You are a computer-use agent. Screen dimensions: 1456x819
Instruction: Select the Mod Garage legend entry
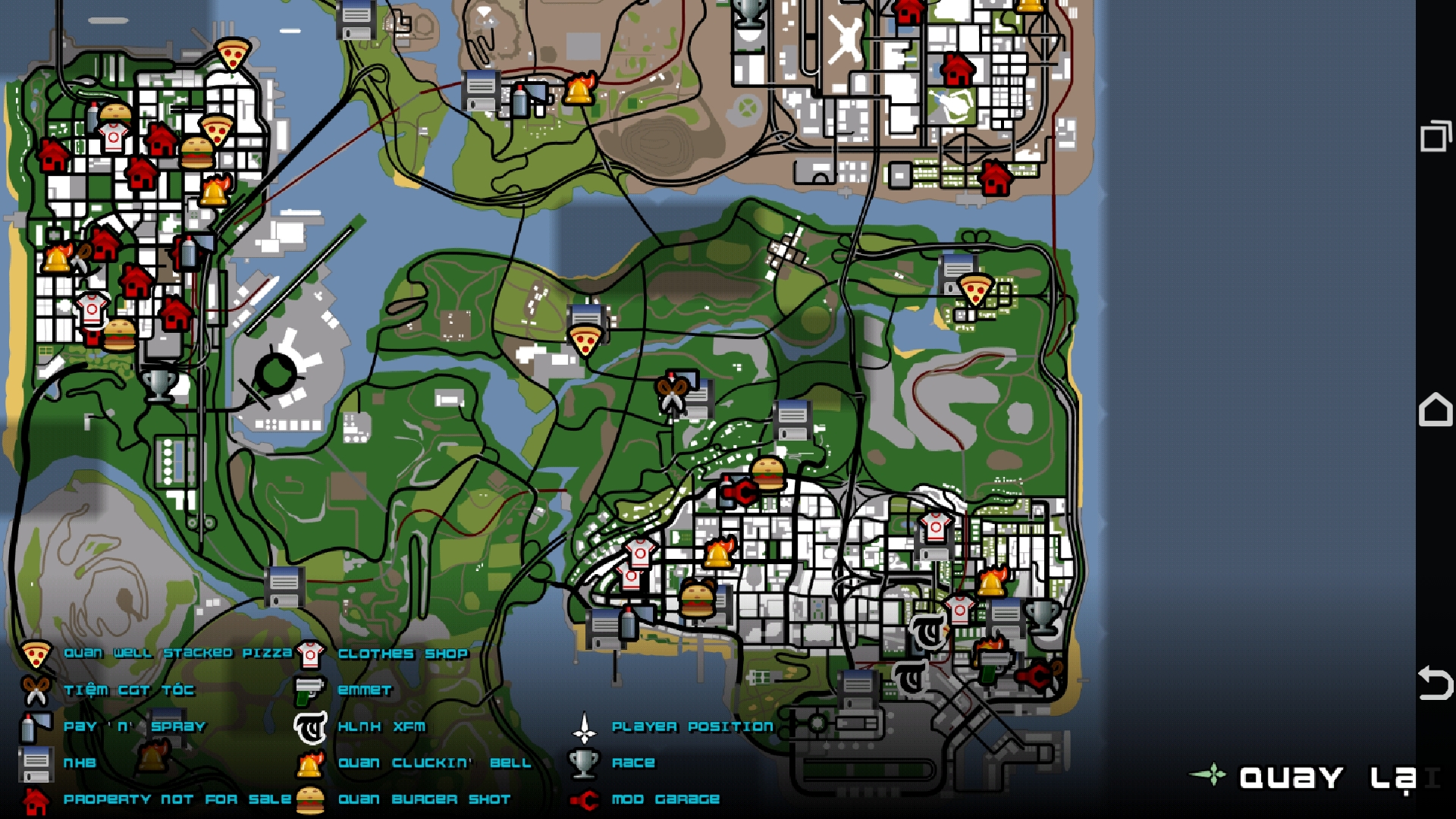pyautogui.click(x=665, y=799)
